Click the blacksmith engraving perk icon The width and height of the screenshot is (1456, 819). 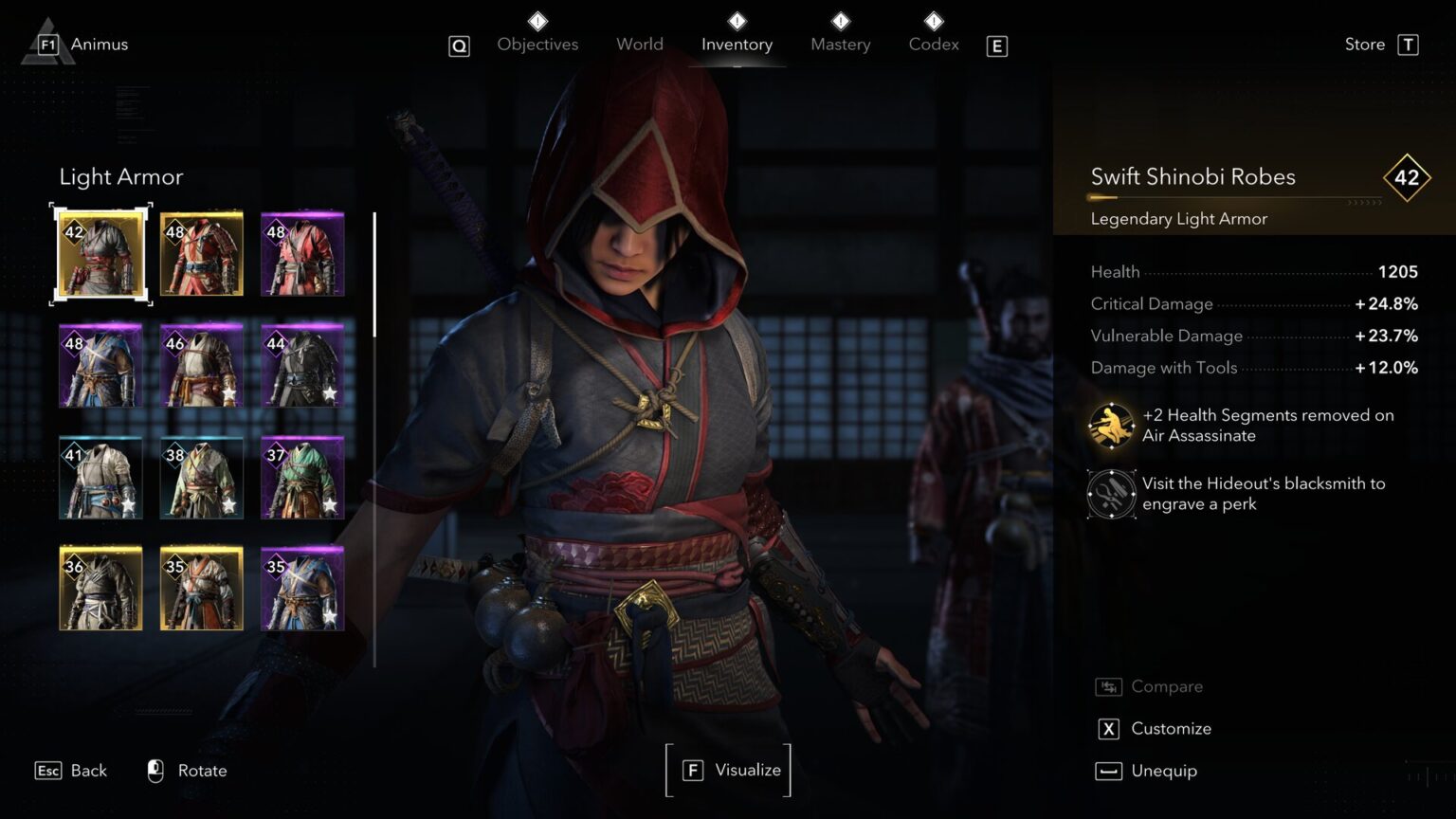tap(1110, 494)
